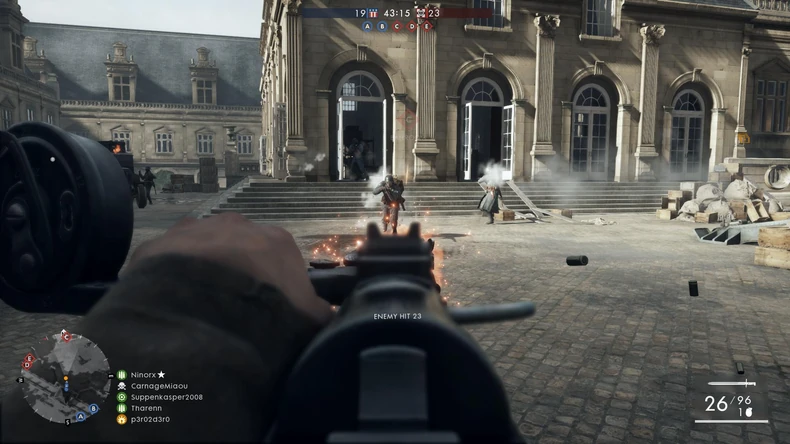Select objective flag B in the top score bar
790x444 pixels.
(x=382, y=26)
